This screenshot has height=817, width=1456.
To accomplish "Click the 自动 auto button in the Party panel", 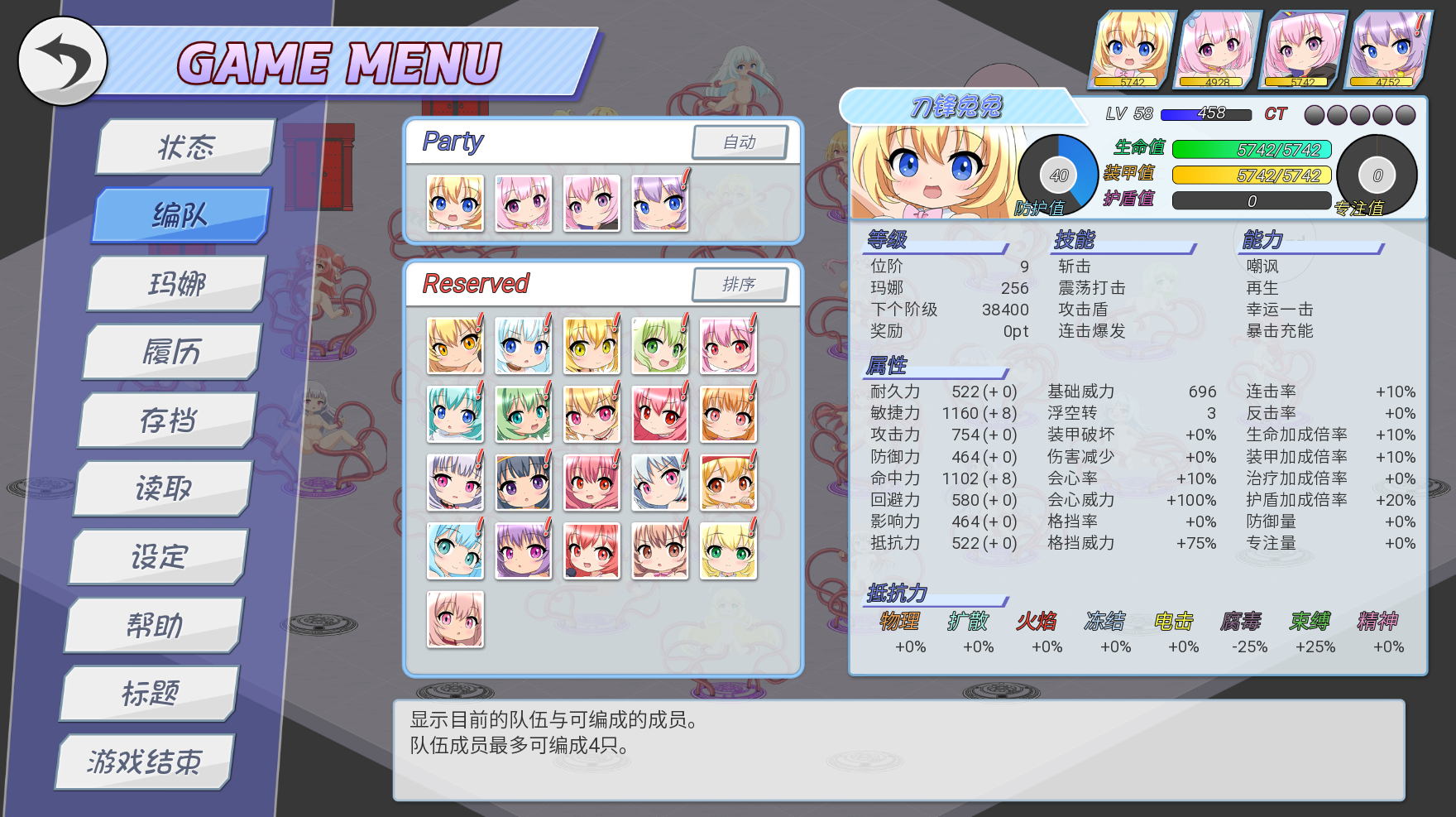I will pos(740,141).
